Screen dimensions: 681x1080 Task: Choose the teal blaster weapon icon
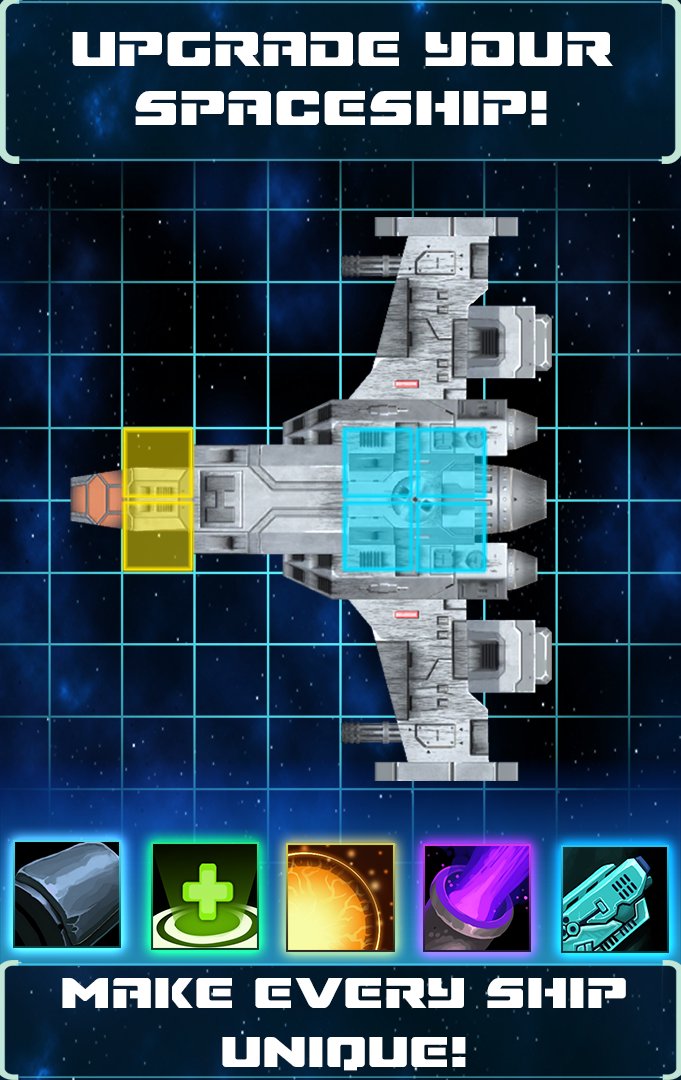(614, 897)
